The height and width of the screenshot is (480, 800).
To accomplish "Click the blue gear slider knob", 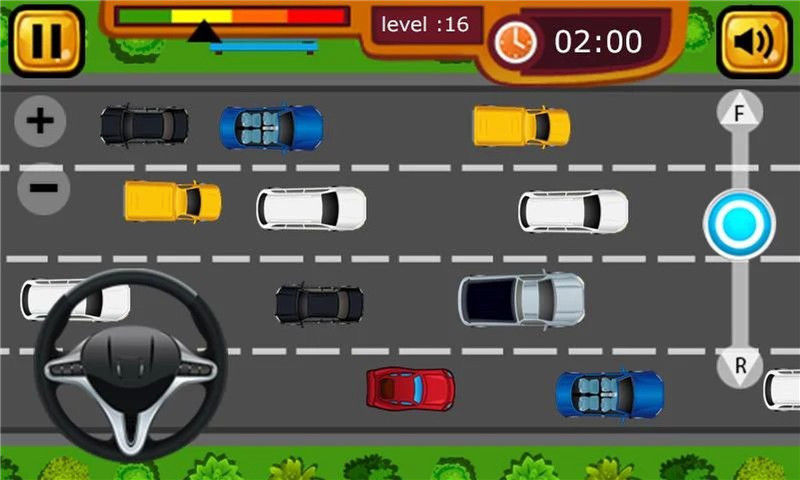I will 739,223.
